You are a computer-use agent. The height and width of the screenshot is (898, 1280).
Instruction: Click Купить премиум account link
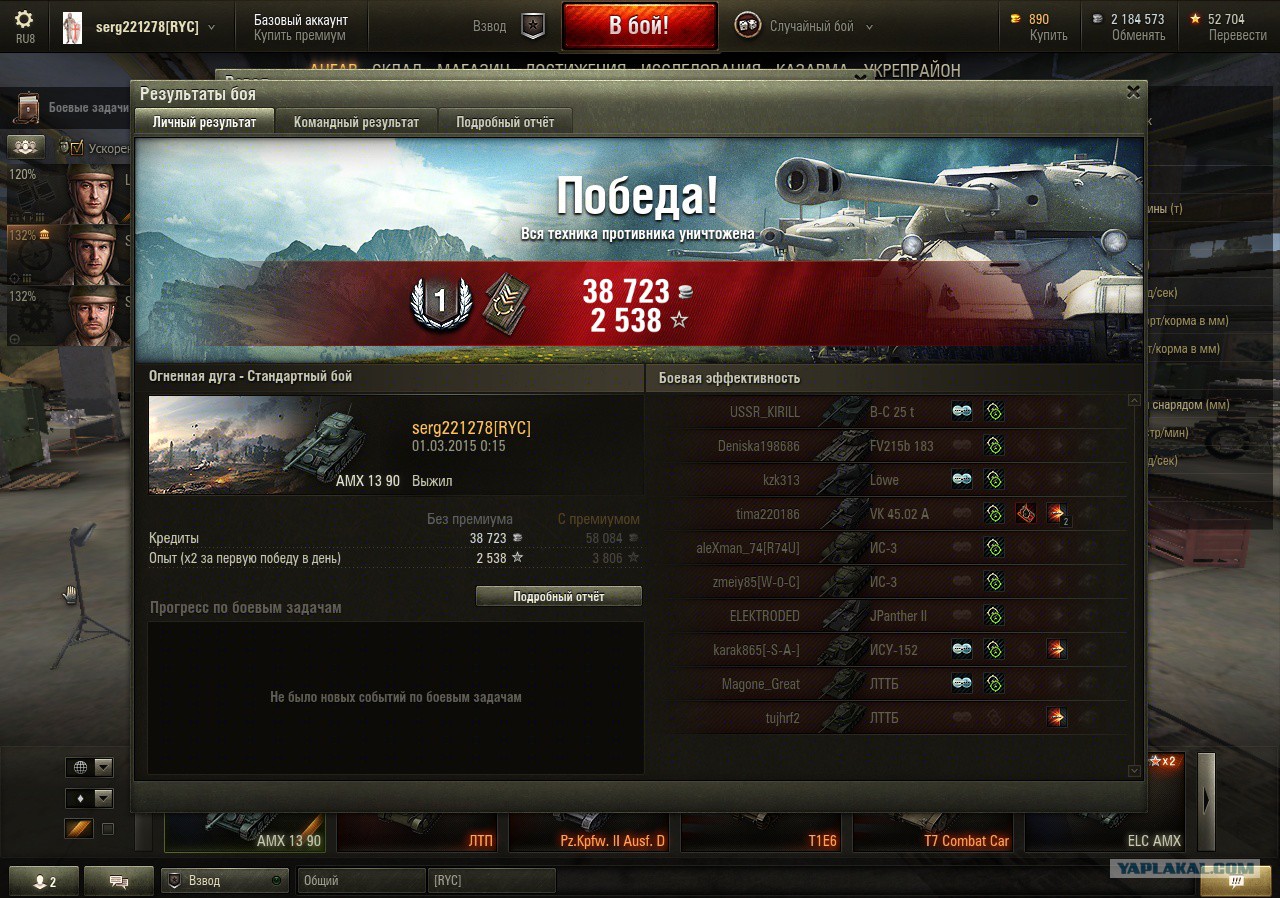click(x=300, y=35)
